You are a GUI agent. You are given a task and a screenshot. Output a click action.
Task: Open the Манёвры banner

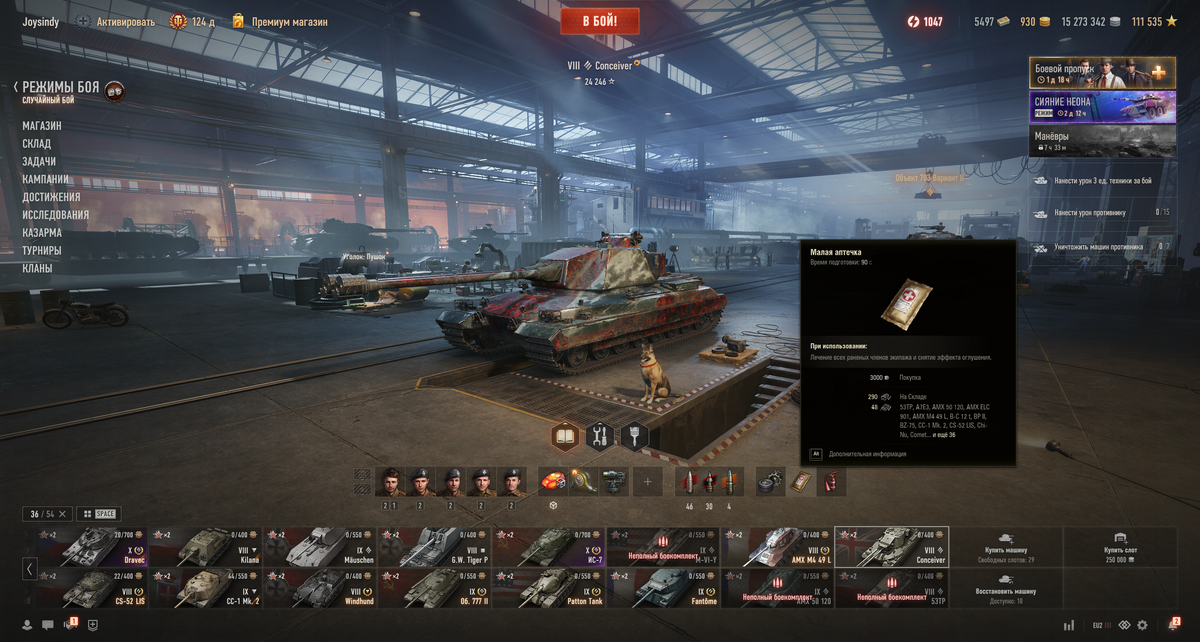[1102, 139]
